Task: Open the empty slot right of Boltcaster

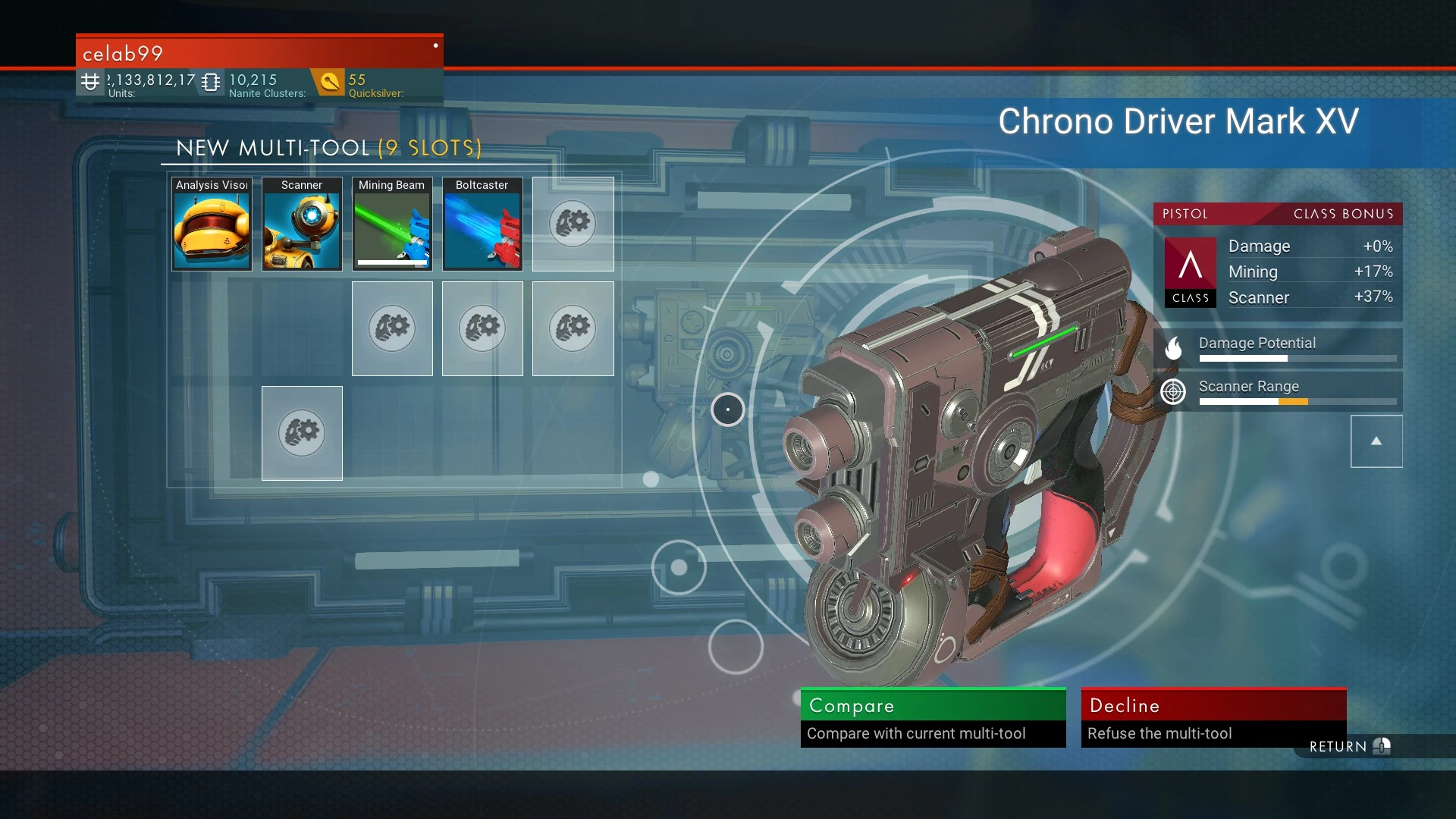Action: (x=573, y=224)
